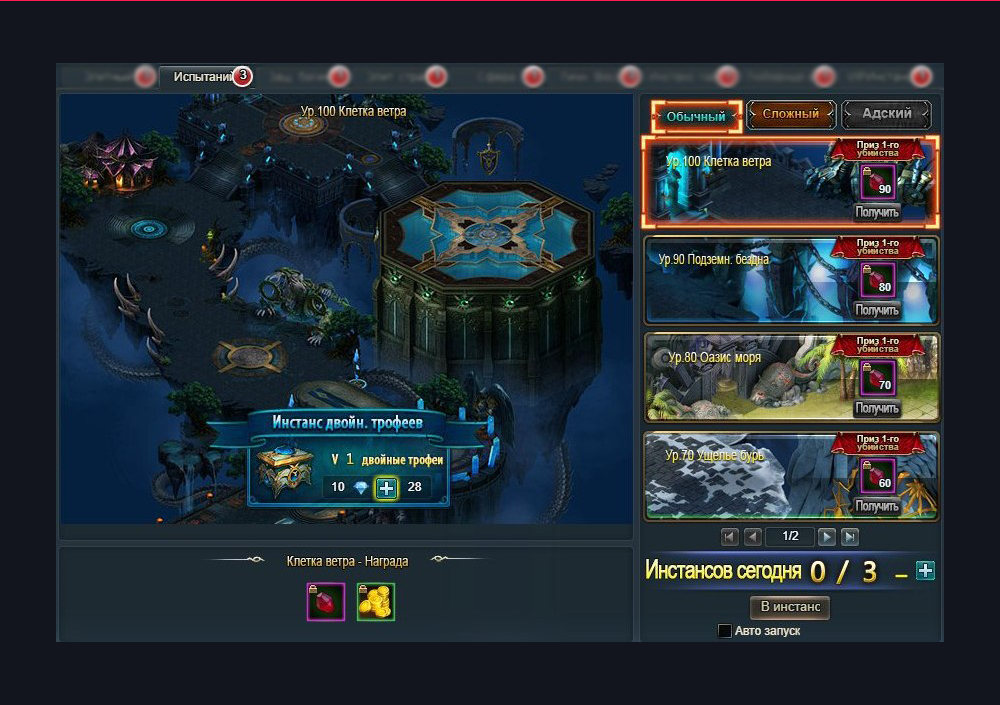Select Обычный difficulty
The width and height of the screenshot is (1000, 705).
[x=695, y=116]
